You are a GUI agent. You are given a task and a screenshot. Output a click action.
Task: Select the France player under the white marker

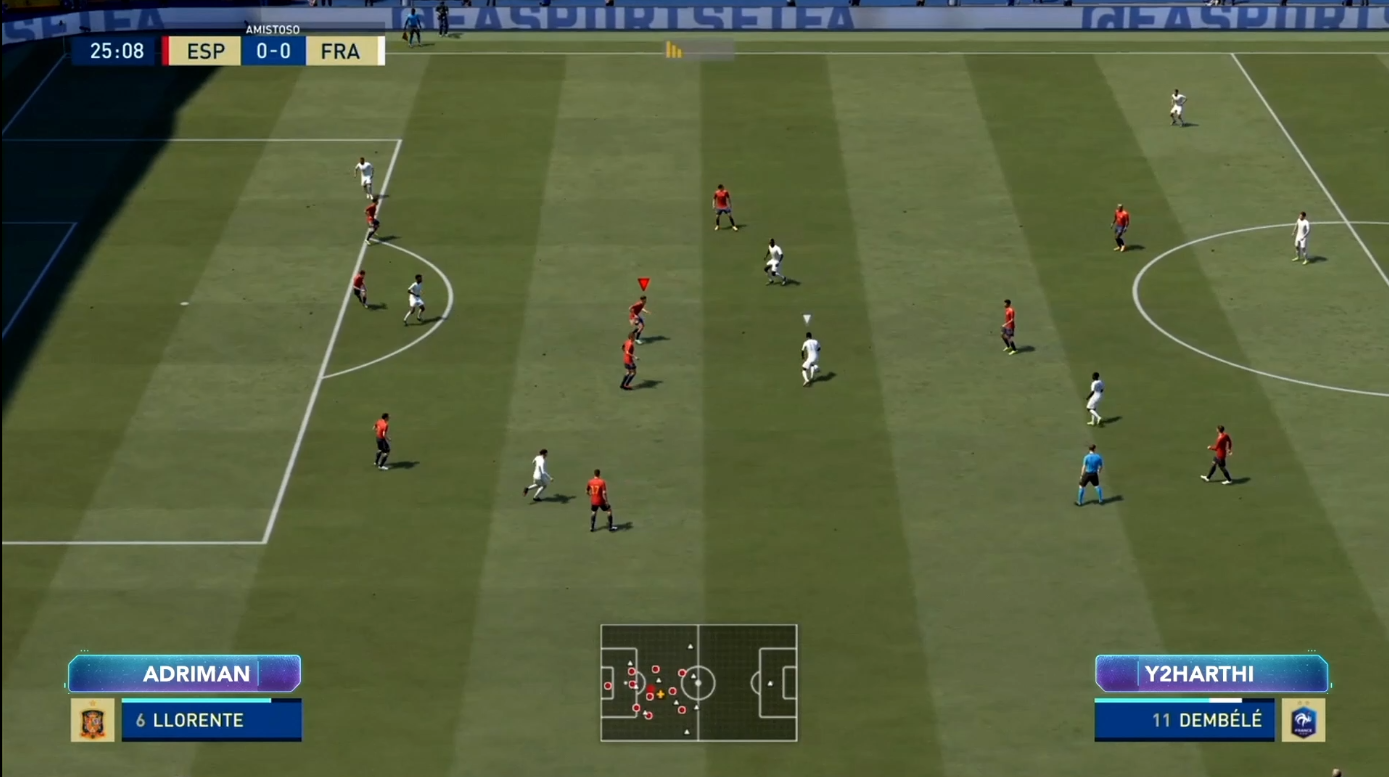tap(810, 358)
